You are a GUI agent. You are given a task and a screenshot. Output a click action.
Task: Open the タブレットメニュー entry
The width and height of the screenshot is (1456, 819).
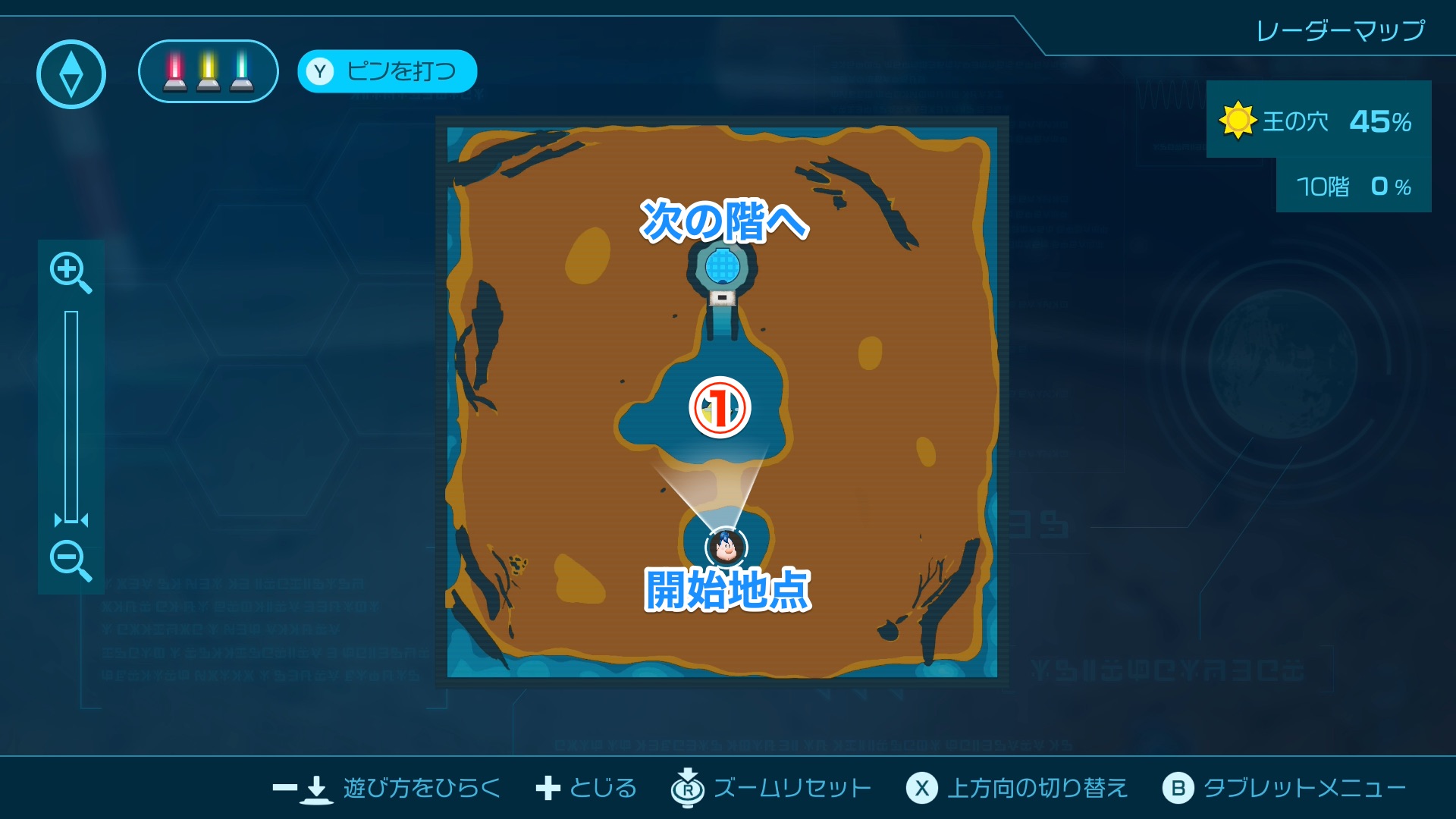(x=1180, y=787)
